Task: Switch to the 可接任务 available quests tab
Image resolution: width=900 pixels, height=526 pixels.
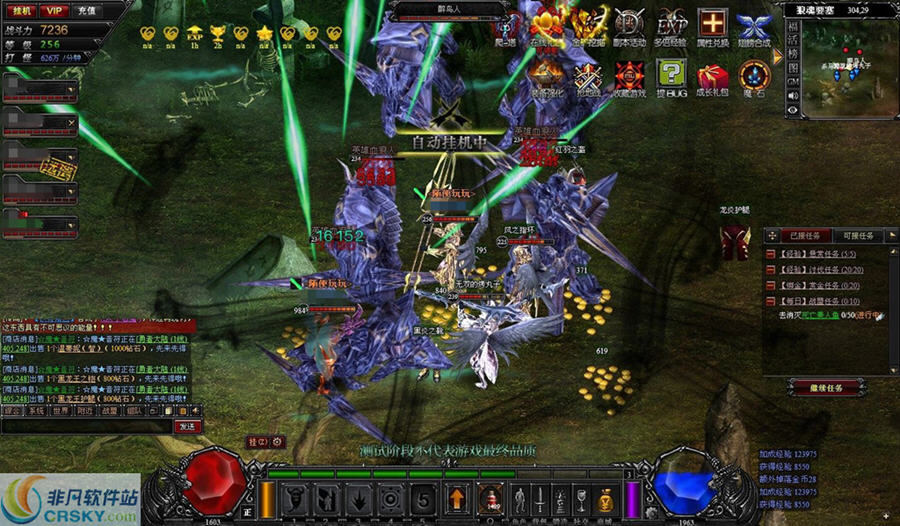Action: point(857,236)
